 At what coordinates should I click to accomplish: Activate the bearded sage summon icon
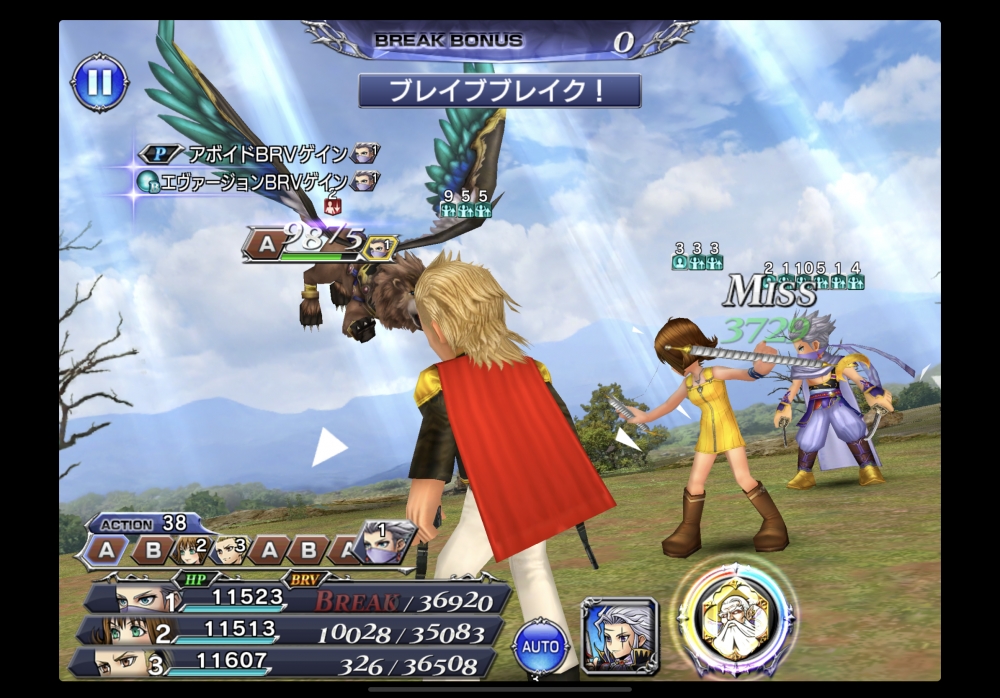click(x=736, y=619)
